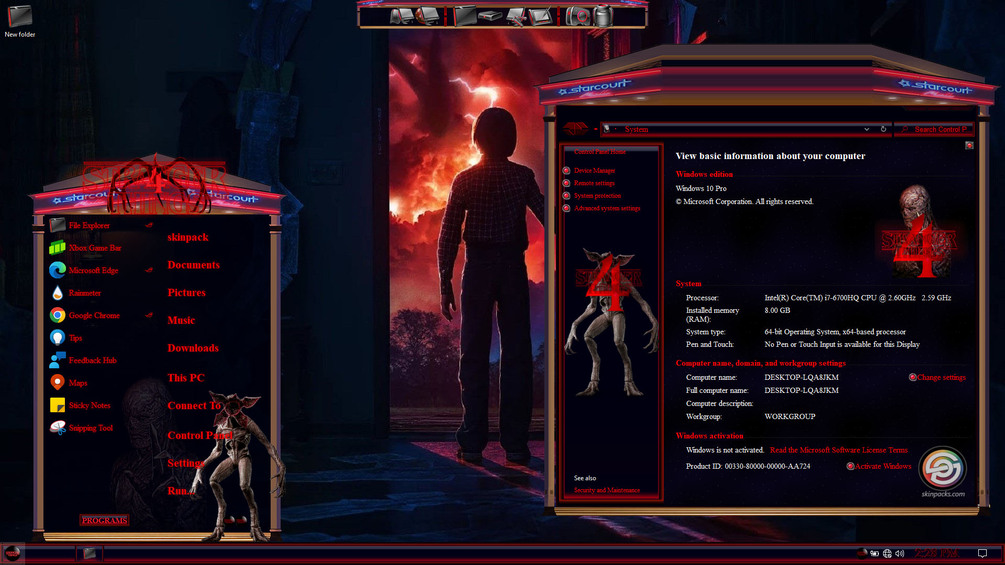Open File Explorer from the start menu
Screen dimensions: 1005x565
click(89, 226)
